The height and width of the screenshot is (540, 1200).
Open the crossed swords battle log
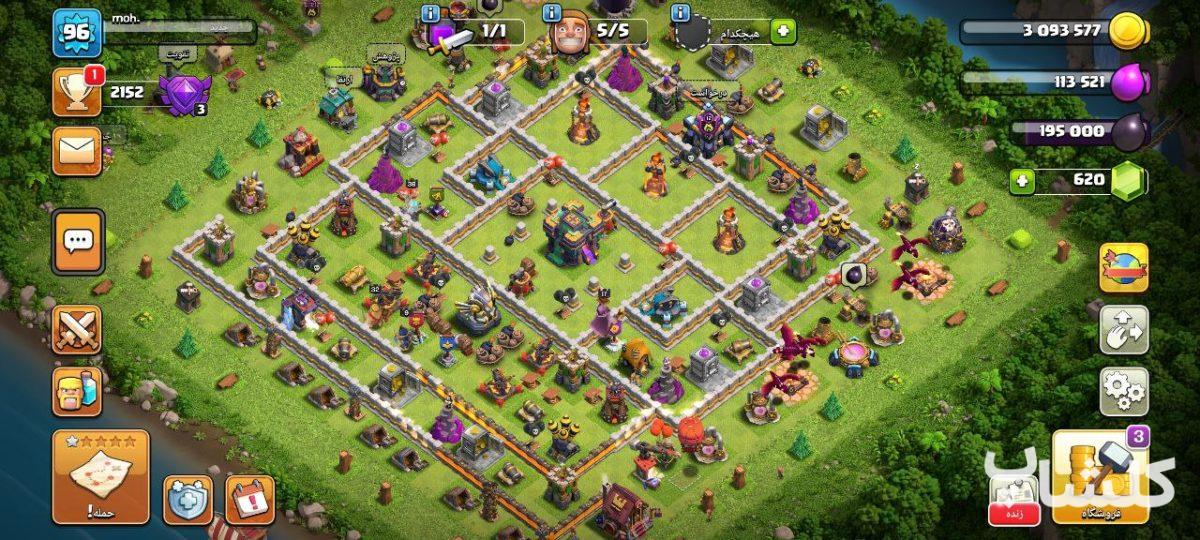[76, 330]
